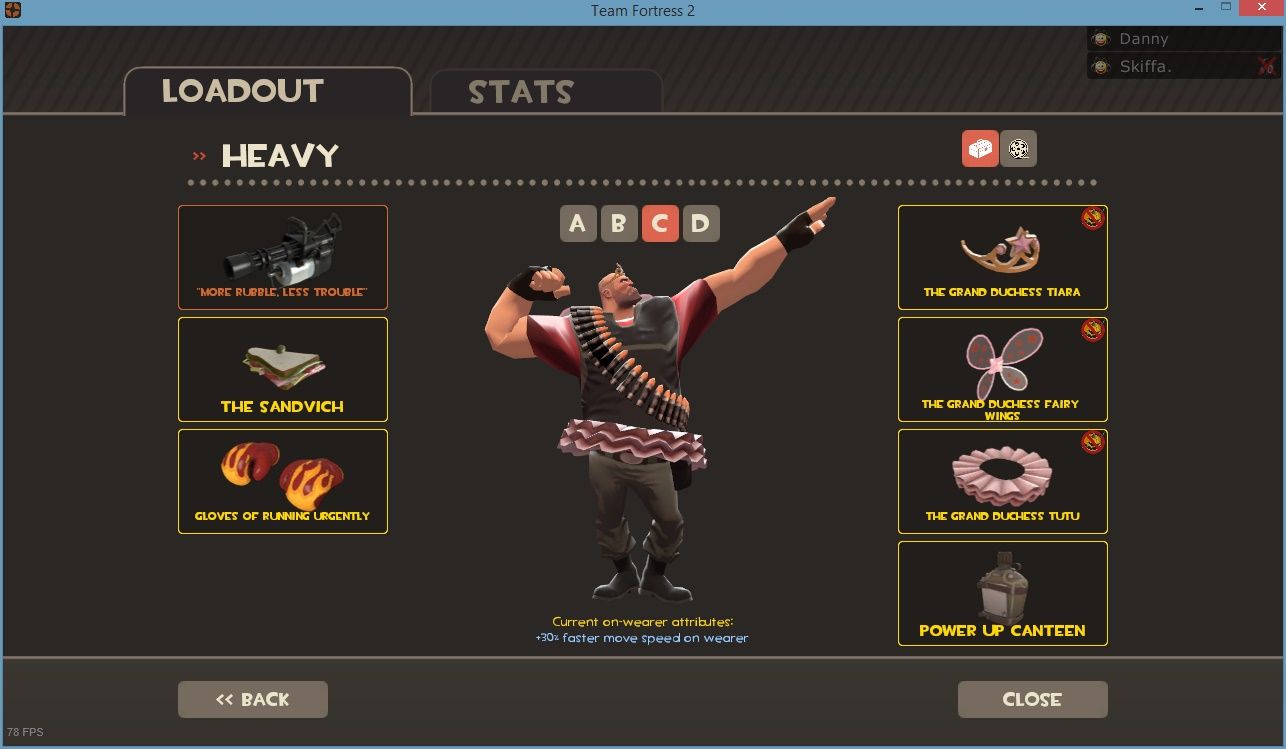Click the red item-box loadout view button

[x=980, y=149]
